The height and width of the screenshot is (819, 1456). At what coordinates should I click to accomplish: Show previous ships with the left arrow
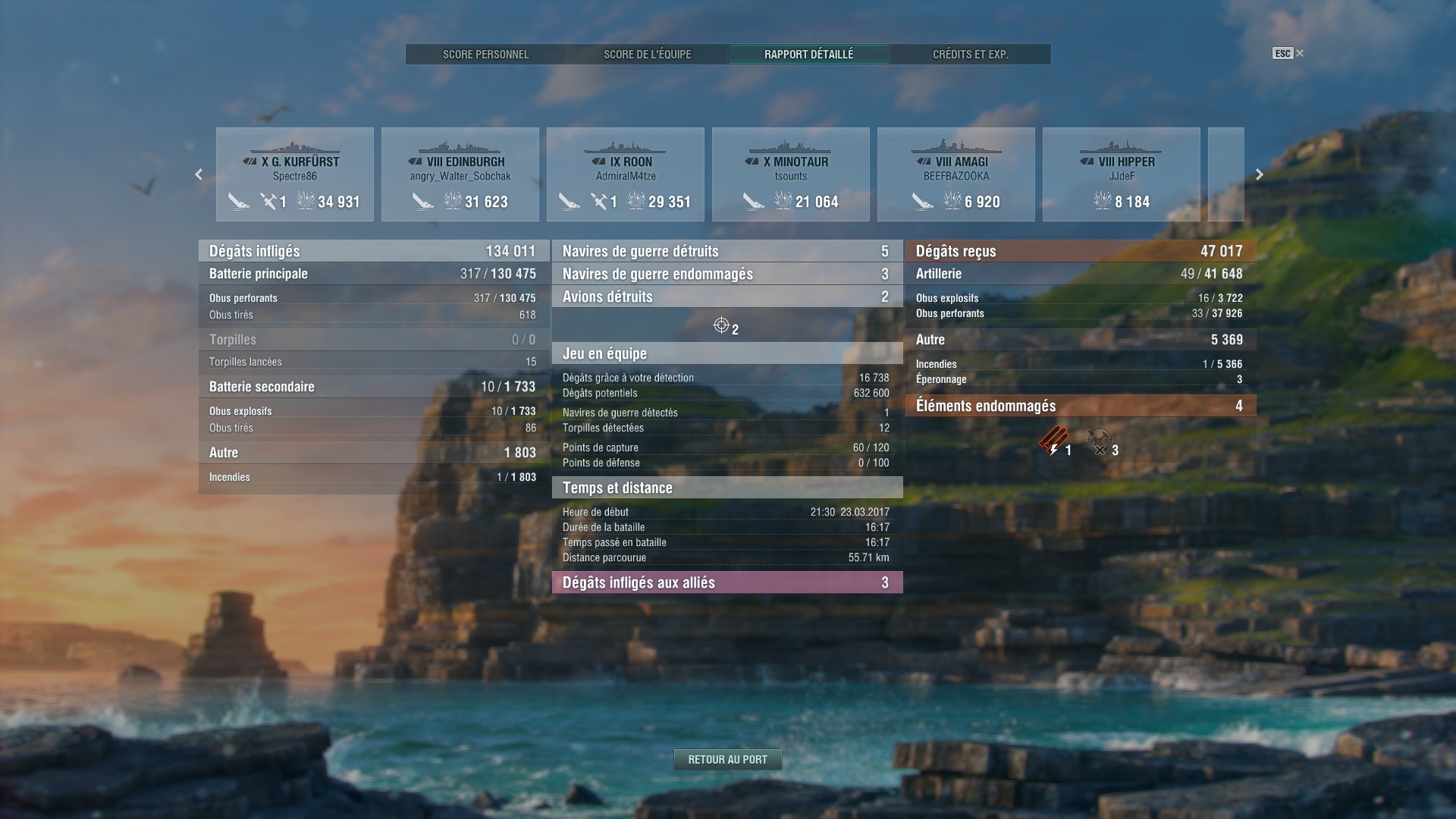199,174
